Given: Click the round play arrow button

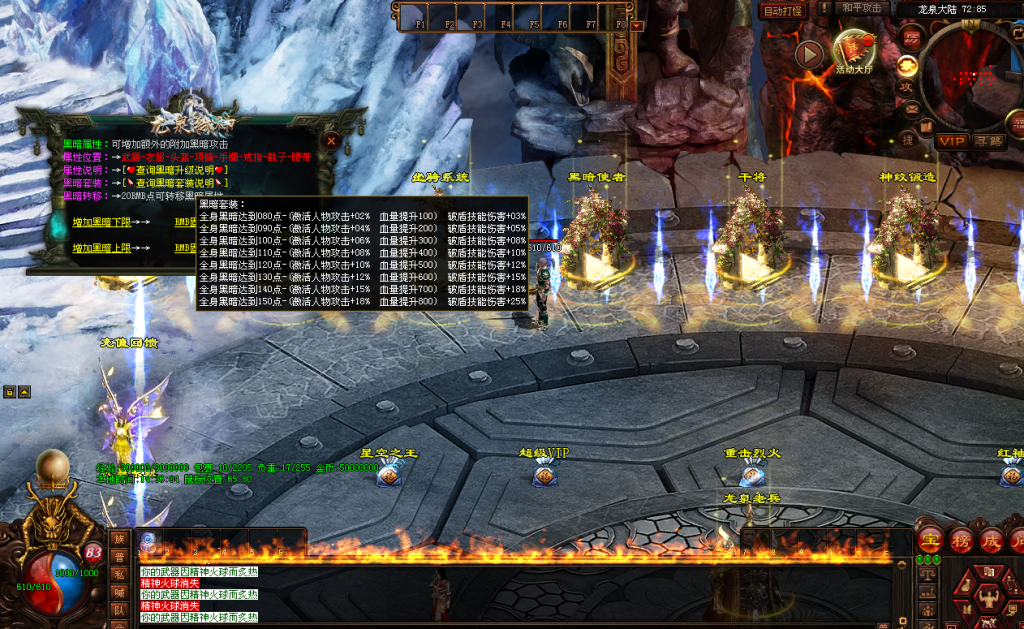Looking at the screenshot, I should click(x=809, y=55).
